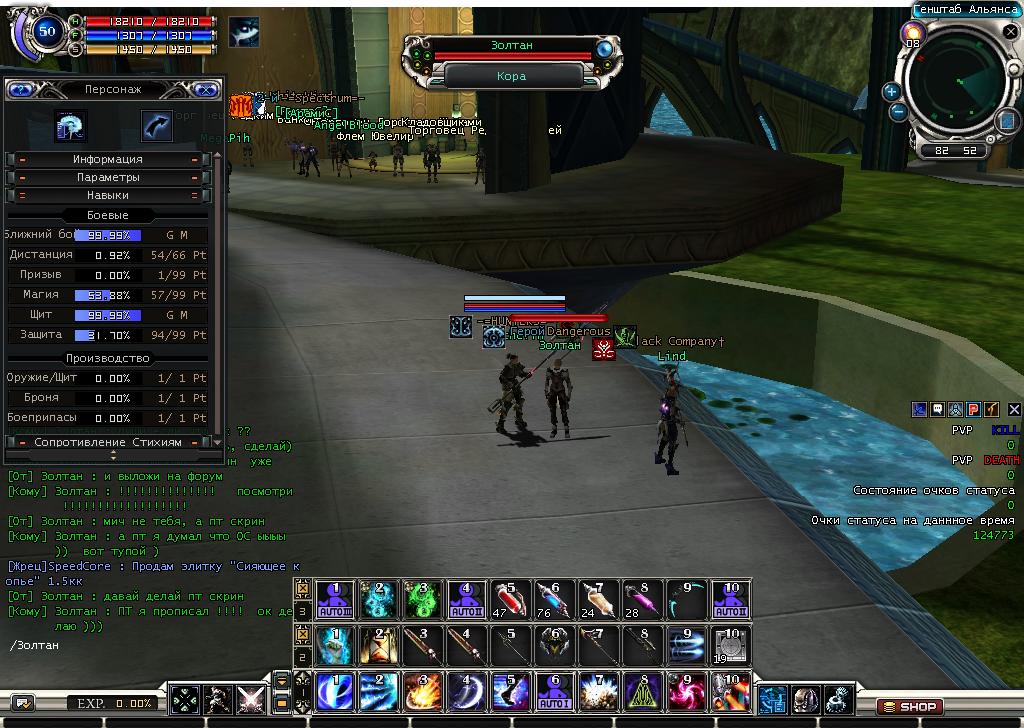Image resolution: width=1024 pixels, height=728 pixels.
Task: Select the brain profile icon in character panel
Action: pos(71,126)
